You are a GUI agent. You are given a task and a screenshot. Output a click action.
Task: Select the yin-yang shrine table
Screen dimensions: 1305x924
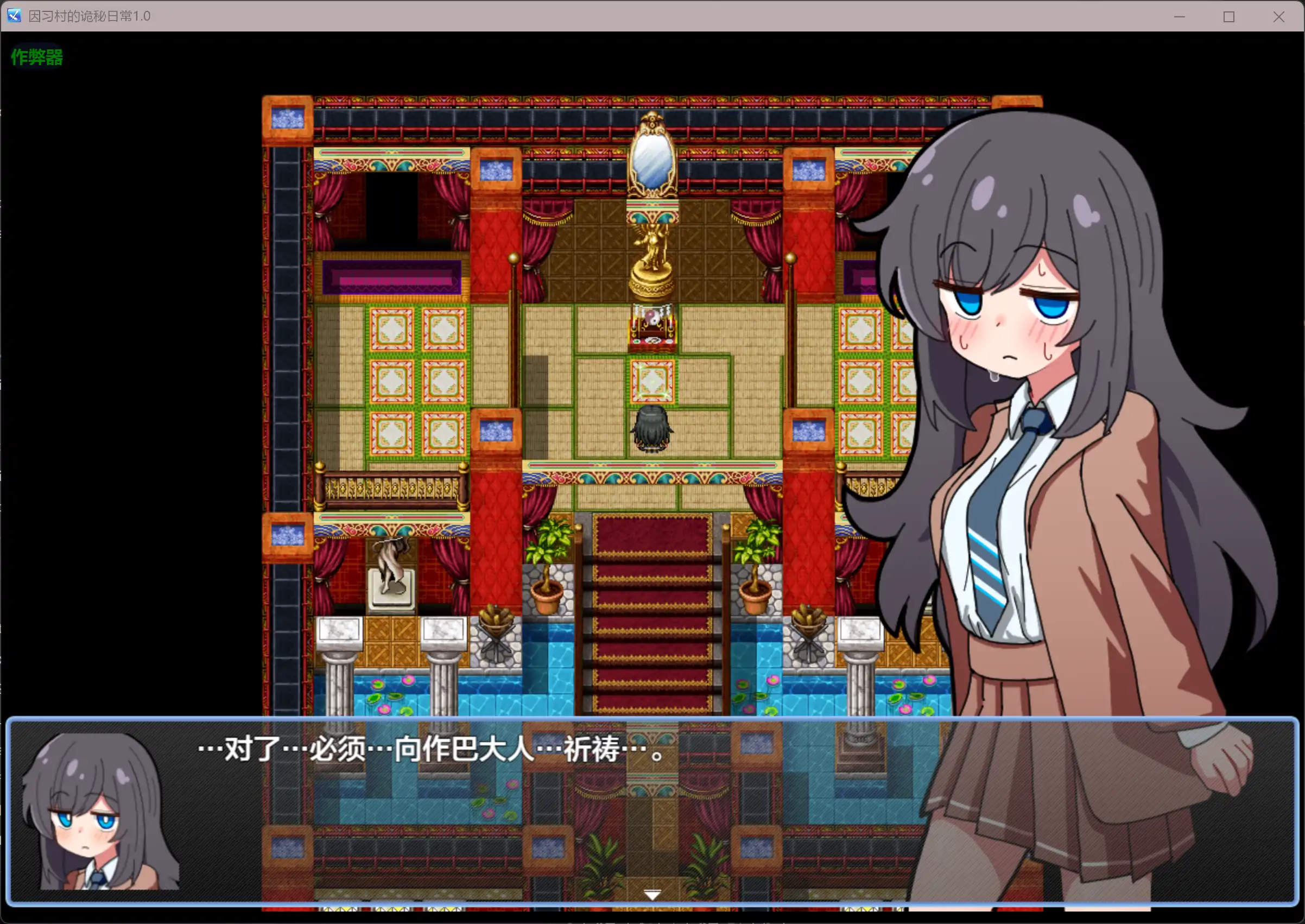652,327
